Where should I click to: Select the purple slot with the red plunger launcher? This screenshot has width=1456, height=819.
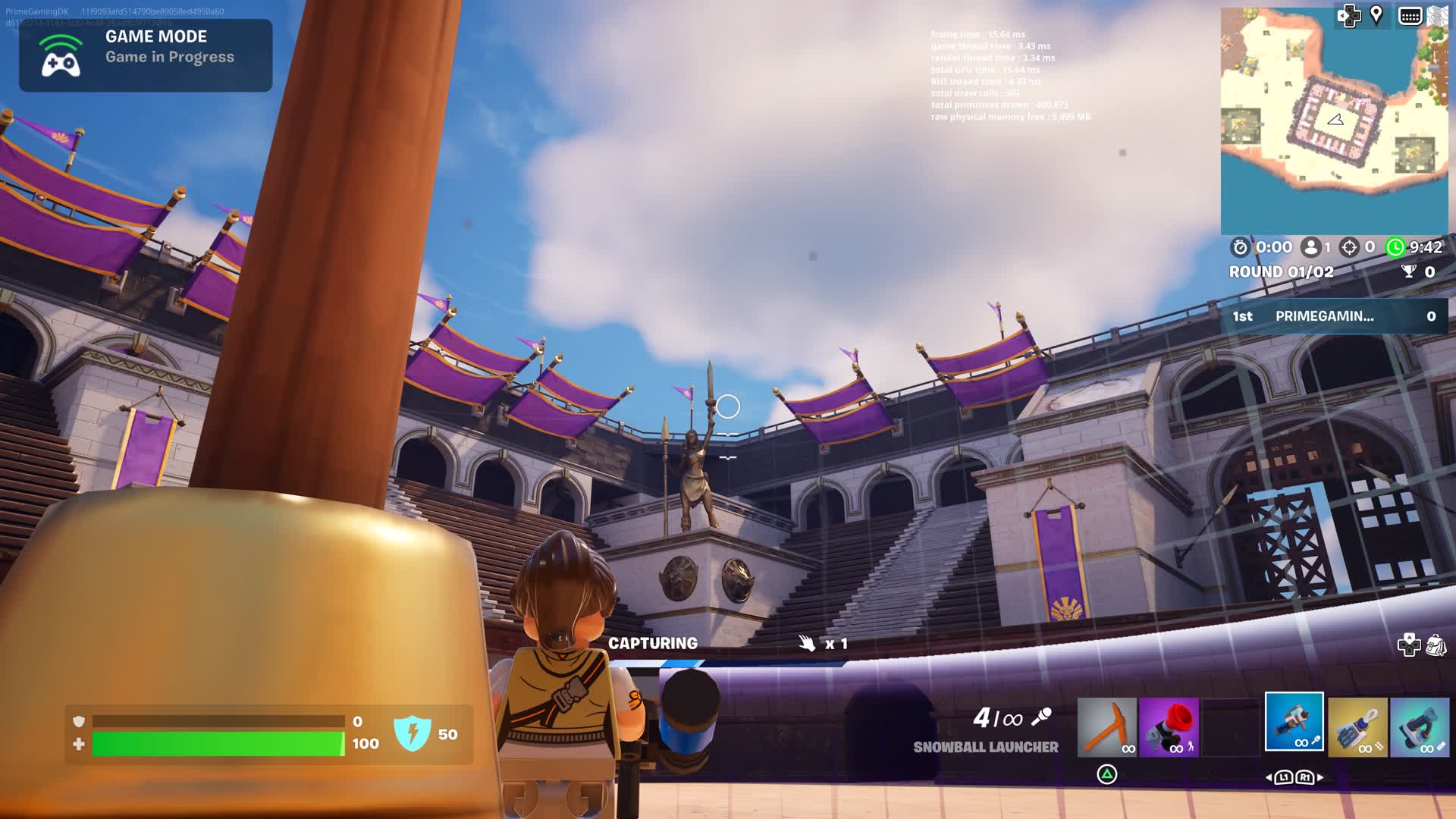[1169, 727]
